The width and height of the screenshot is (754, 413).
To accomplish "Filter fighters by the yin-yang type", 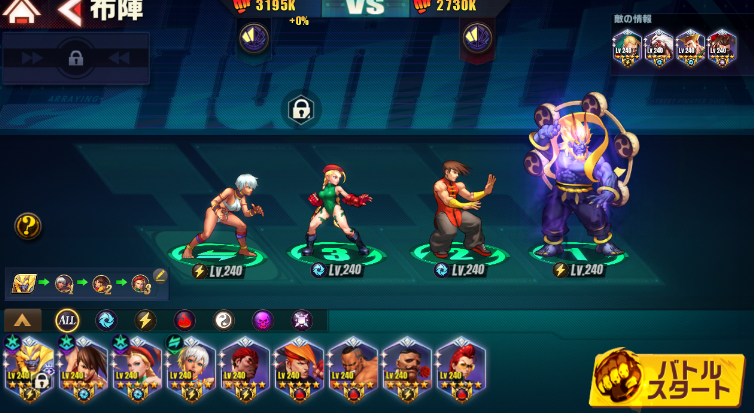I will click(223, 320).
